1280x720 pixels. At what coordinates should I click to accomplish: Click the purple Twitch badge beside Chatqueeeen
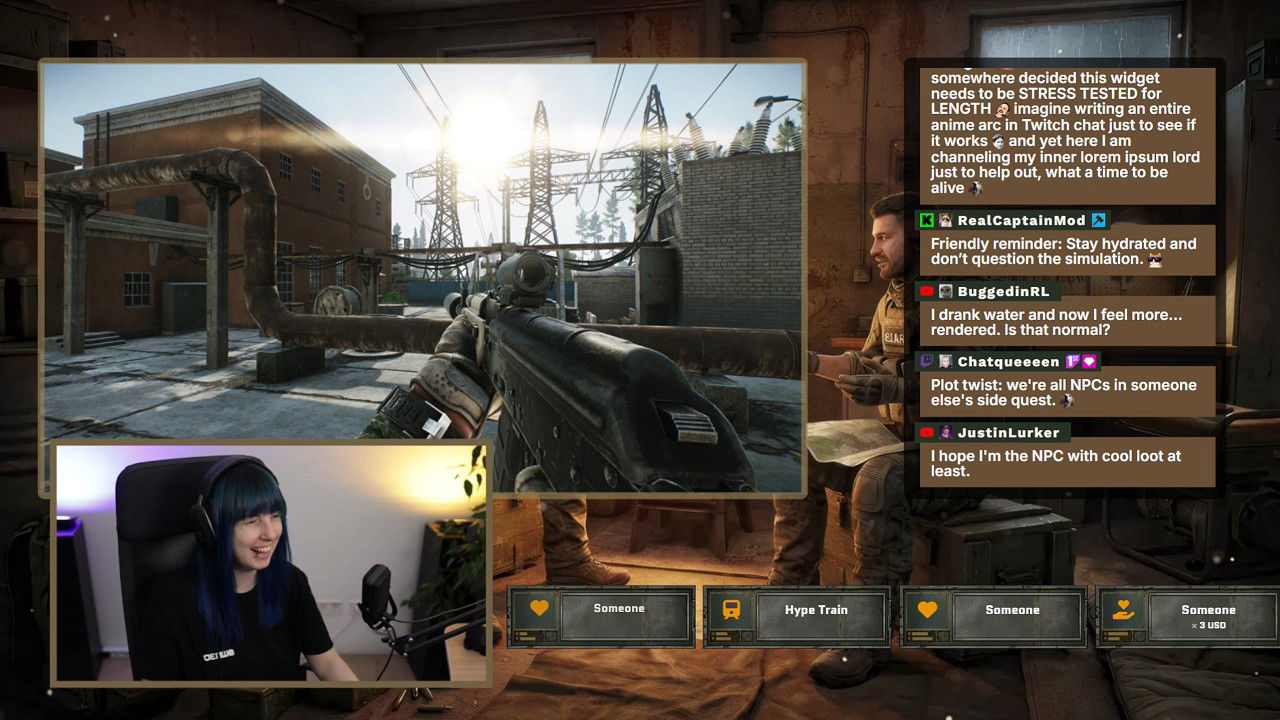[925, 363]
